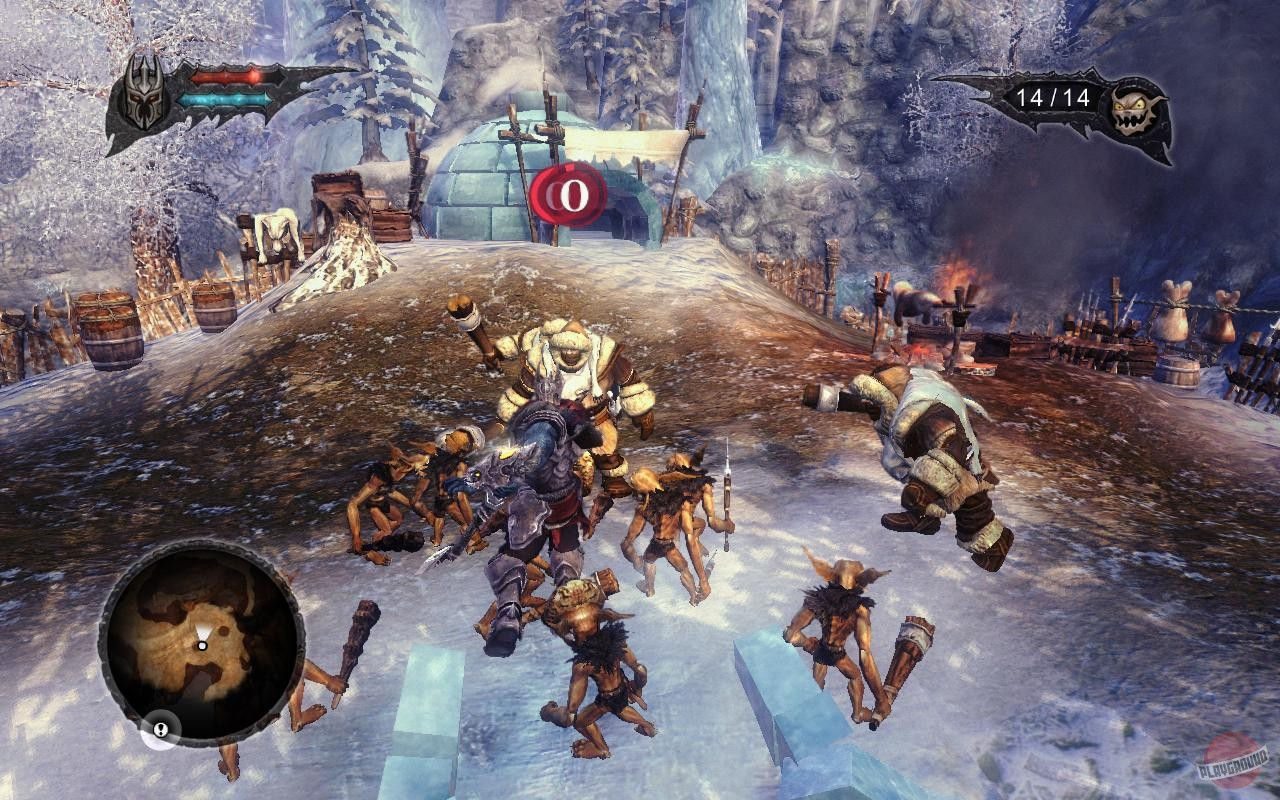Select the red spiral objective marker
The height and width of the screenshot is (800, 1280).
(x=568, y=195)
